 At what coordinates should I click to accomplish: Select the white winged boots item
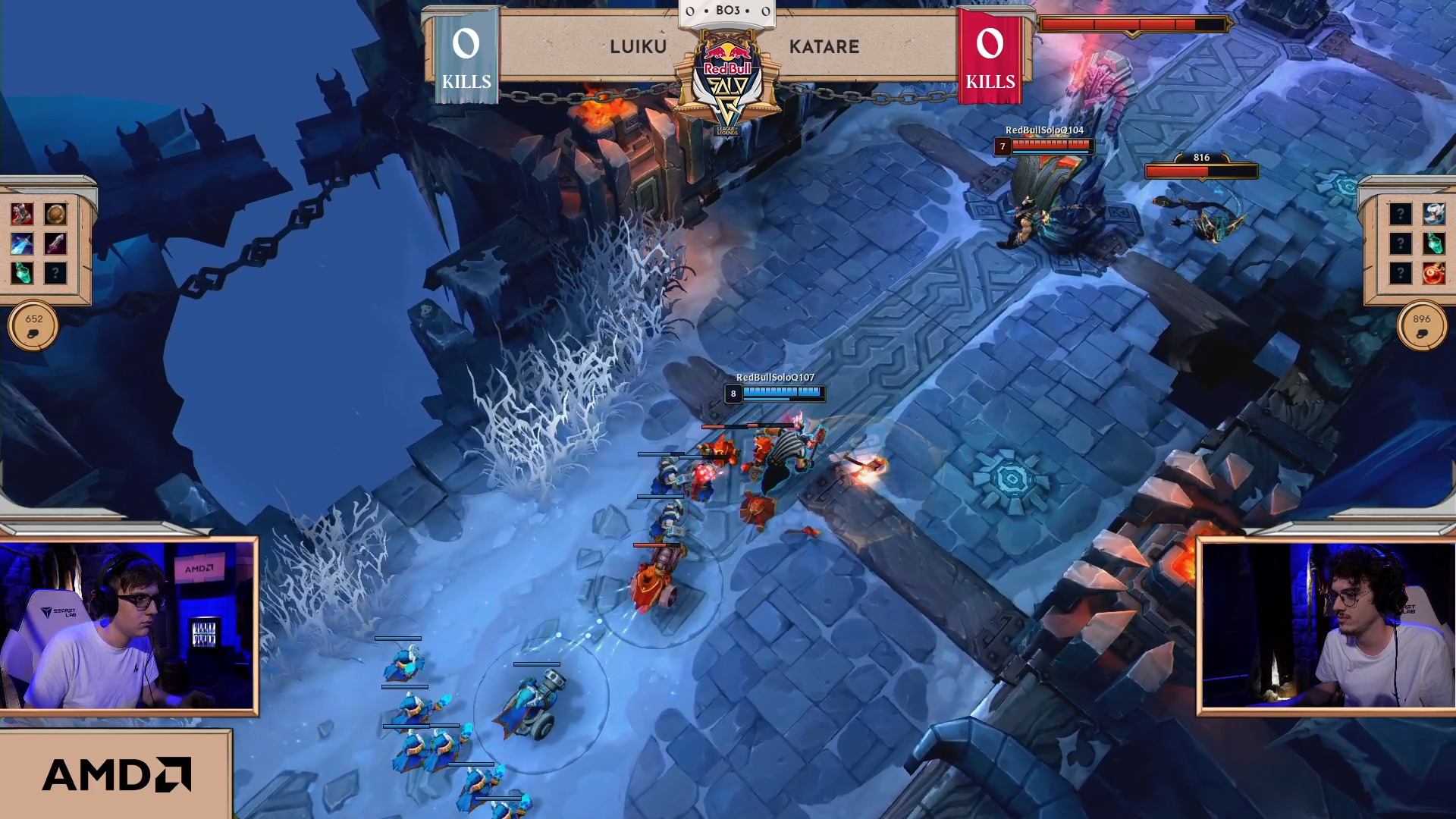tap(1432, 215)
